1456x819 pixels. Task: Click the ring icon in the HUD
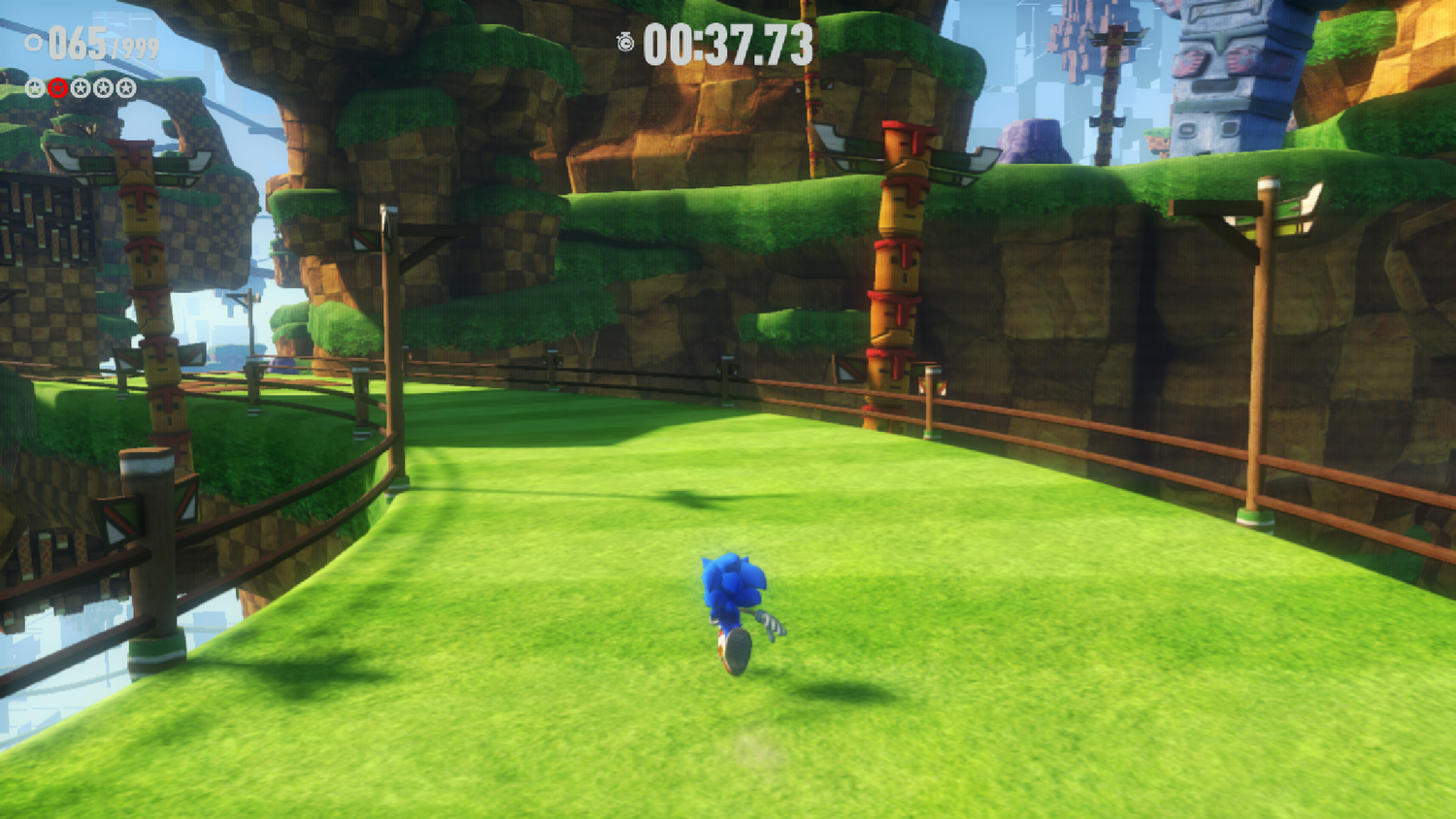coord(36,42)
